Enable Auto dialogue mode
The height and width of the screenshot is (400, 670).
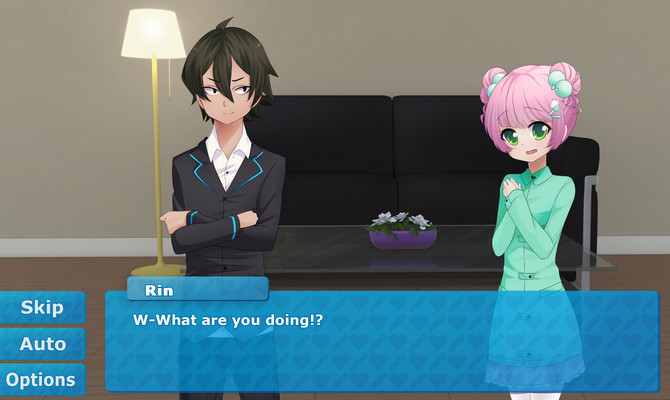pyautogui.click(x=42, y=344)
